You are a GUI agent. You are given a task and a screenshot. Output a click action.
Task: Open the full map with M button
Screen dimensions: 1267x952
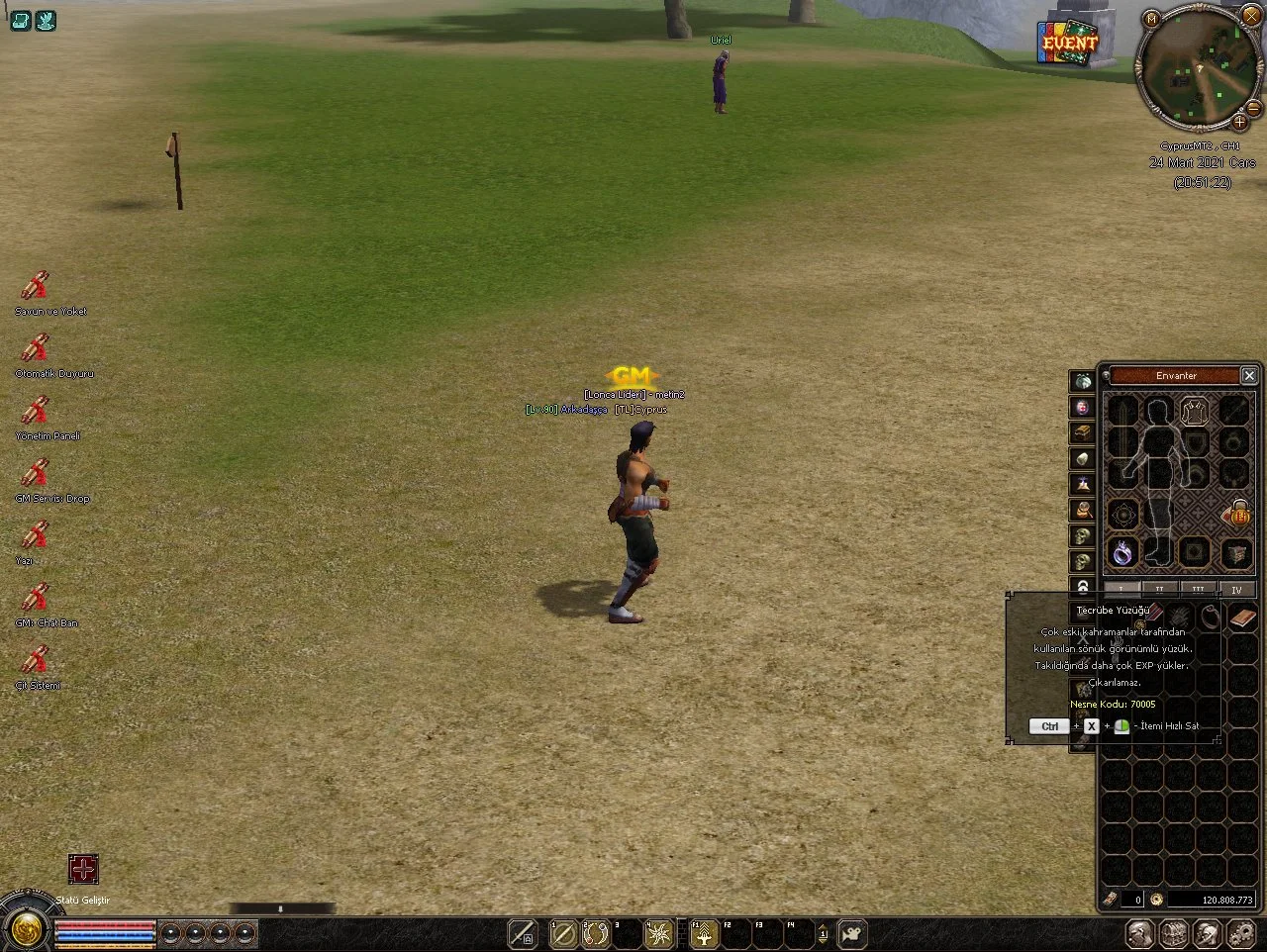tap(1151, 18)
